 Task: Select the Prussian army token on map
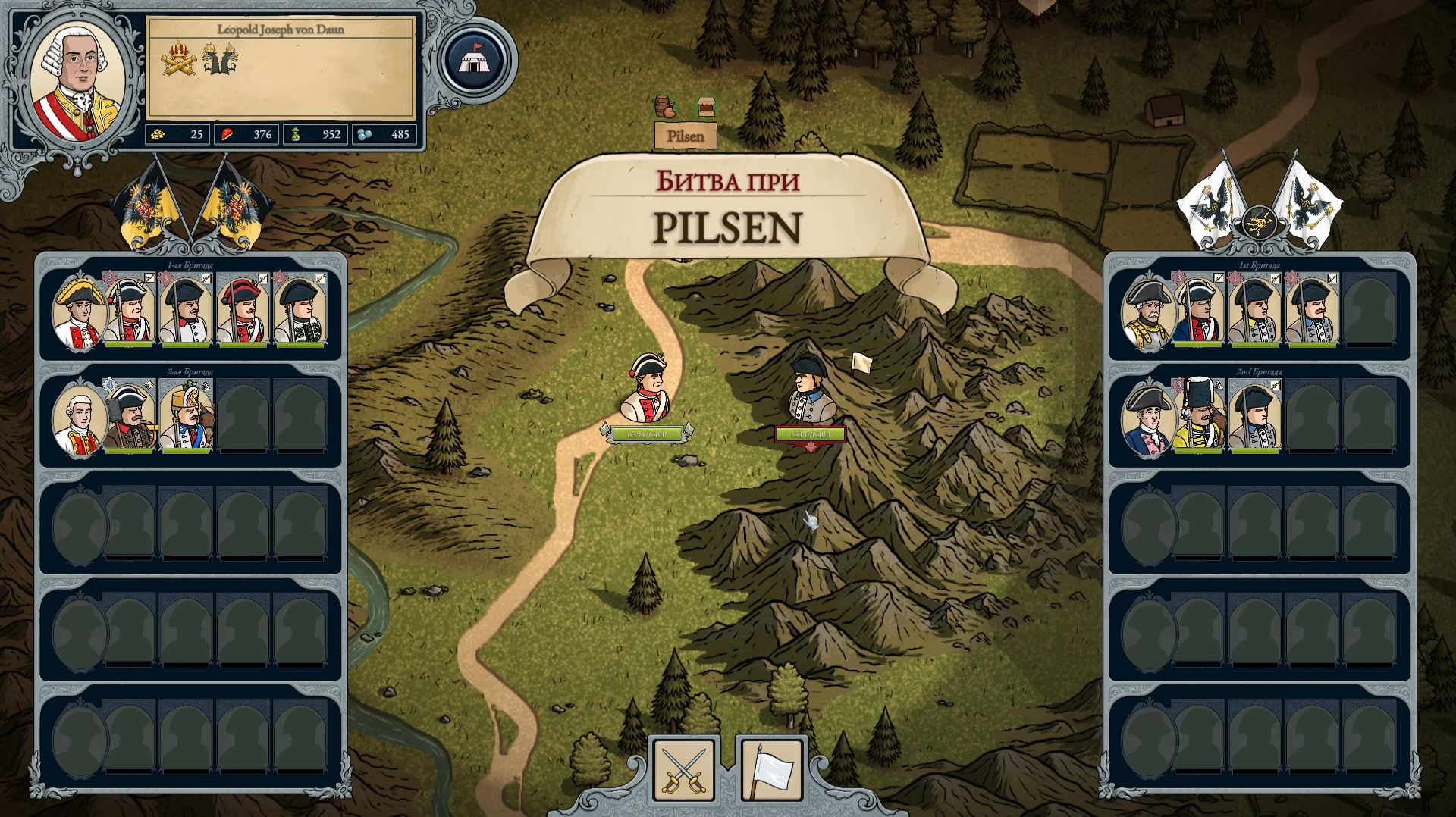810,388
